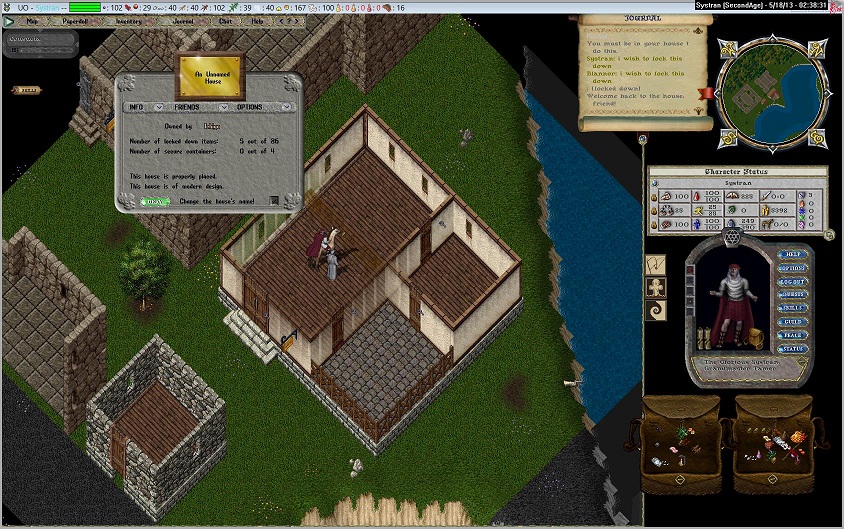
Task: Open Options from the paperdoll
Action: 792,268
